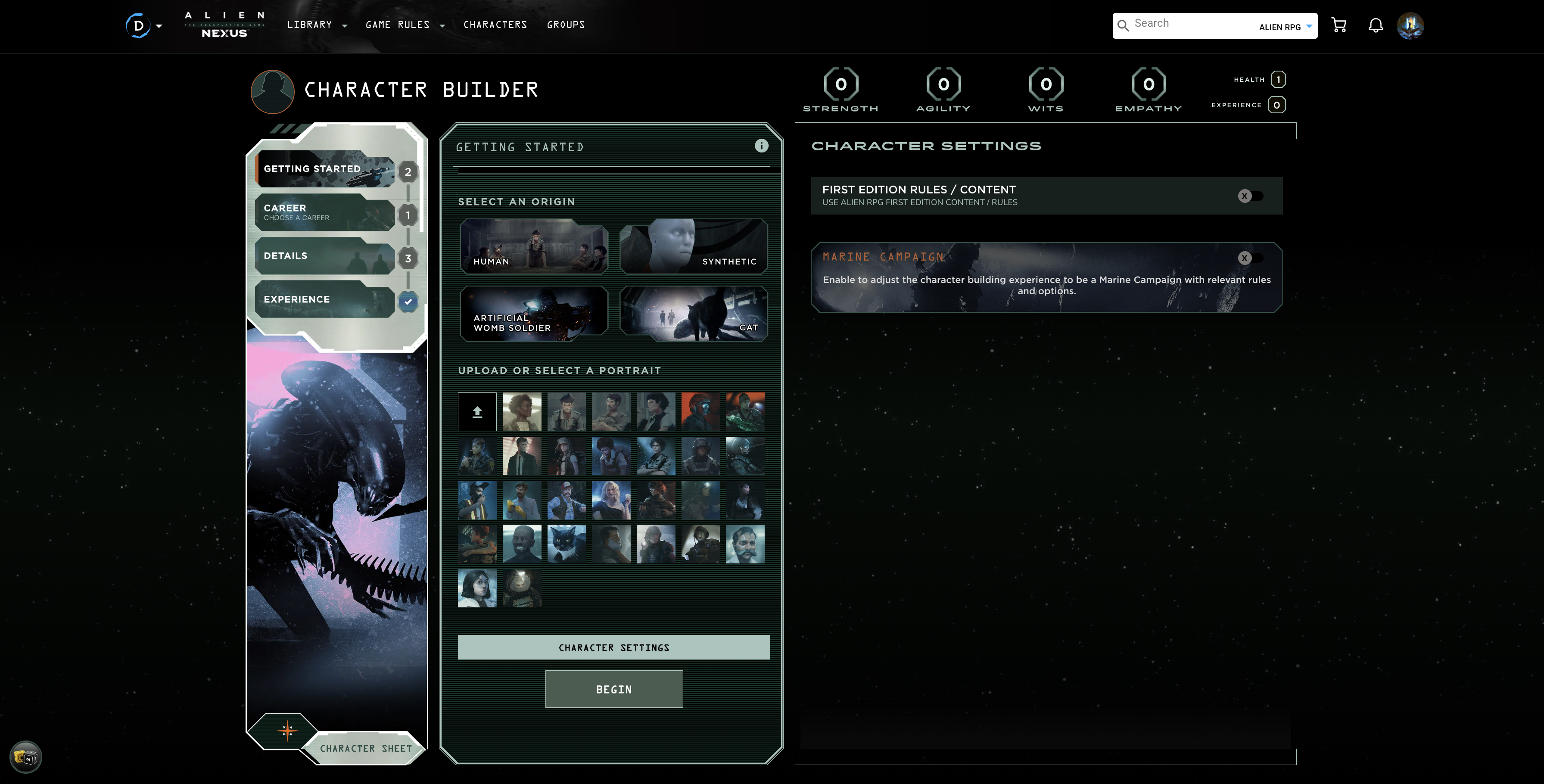1544x784 pixels.
Task: Select the Human origin
Action: tap(533, 246)
